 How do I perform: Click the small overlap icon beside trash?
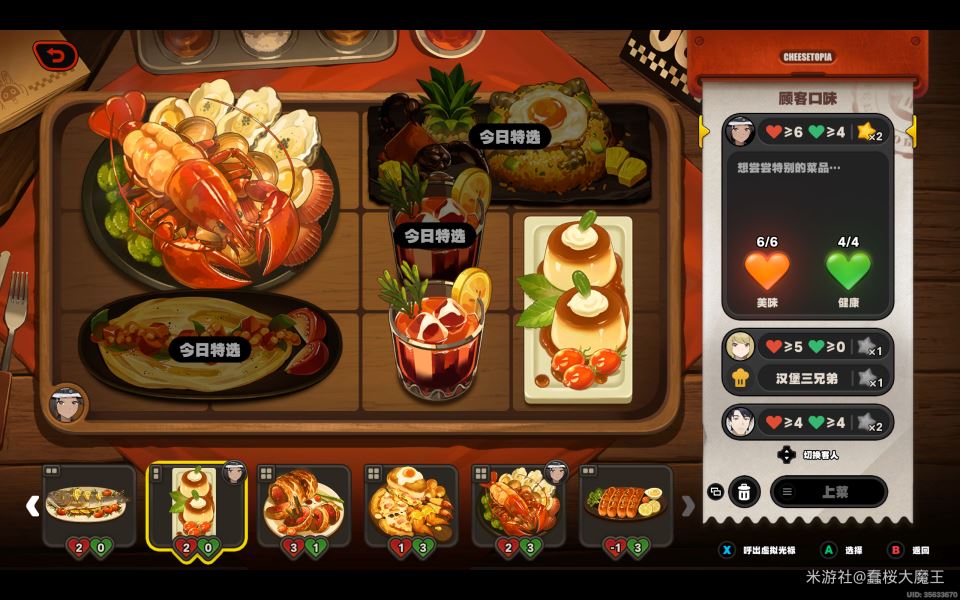(715, 491)
